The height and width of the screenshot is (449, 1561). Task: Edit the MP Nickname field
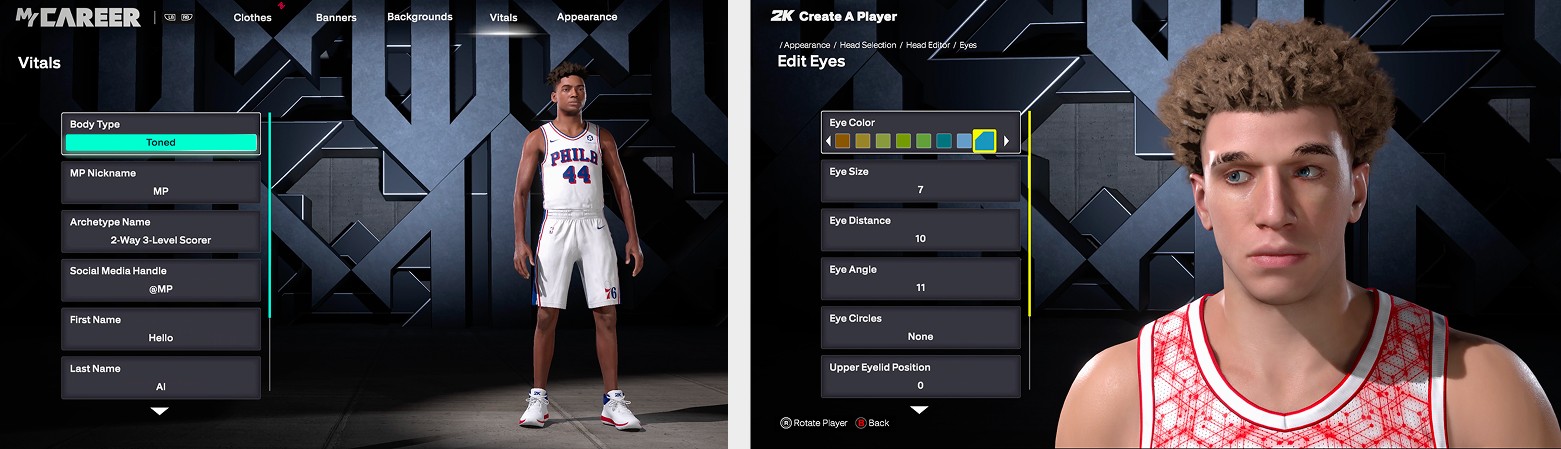[x=161, y=182]
